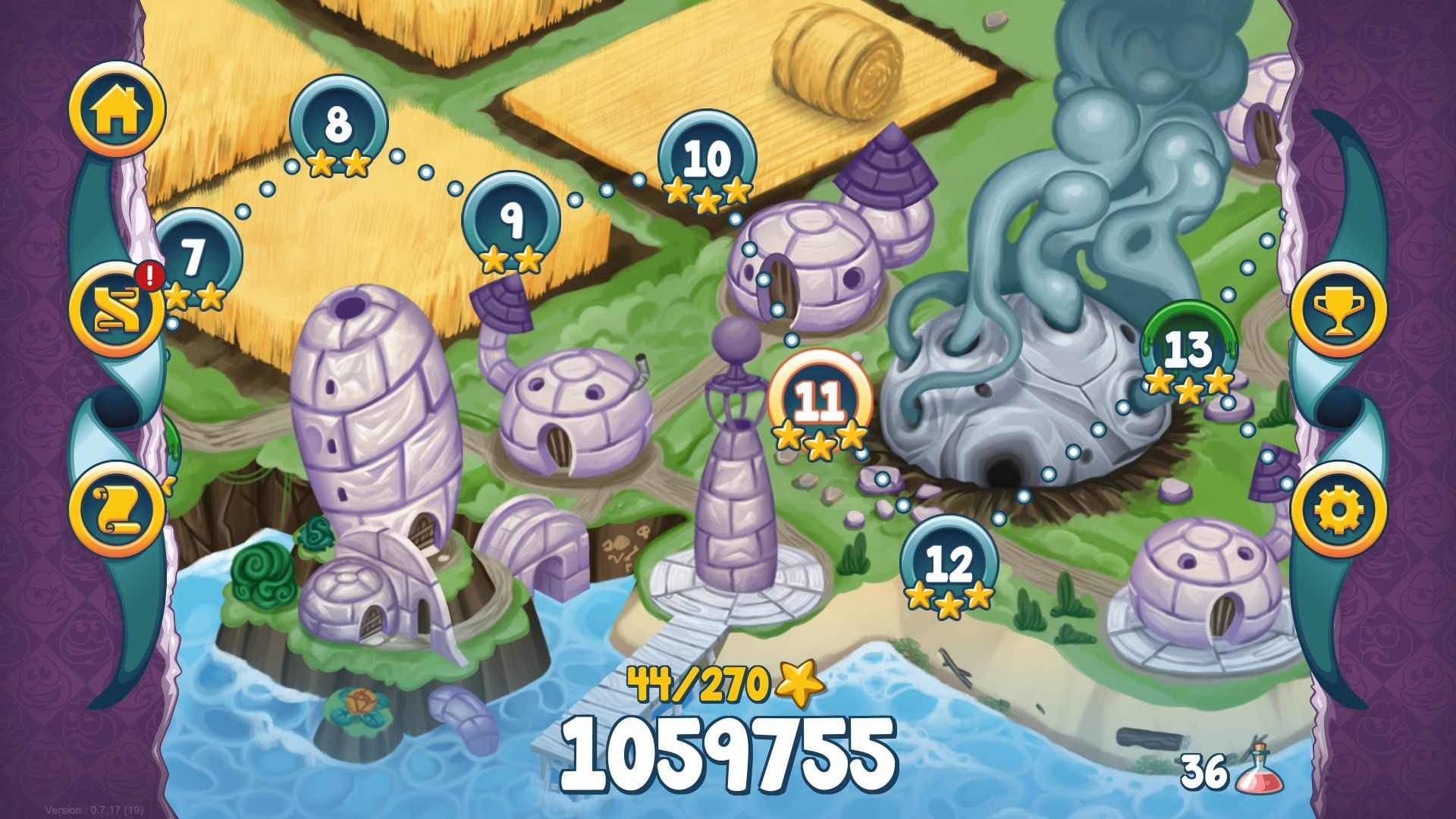Choose level 8 node
Screen dimensions: 1456x819
pos(338,124)
